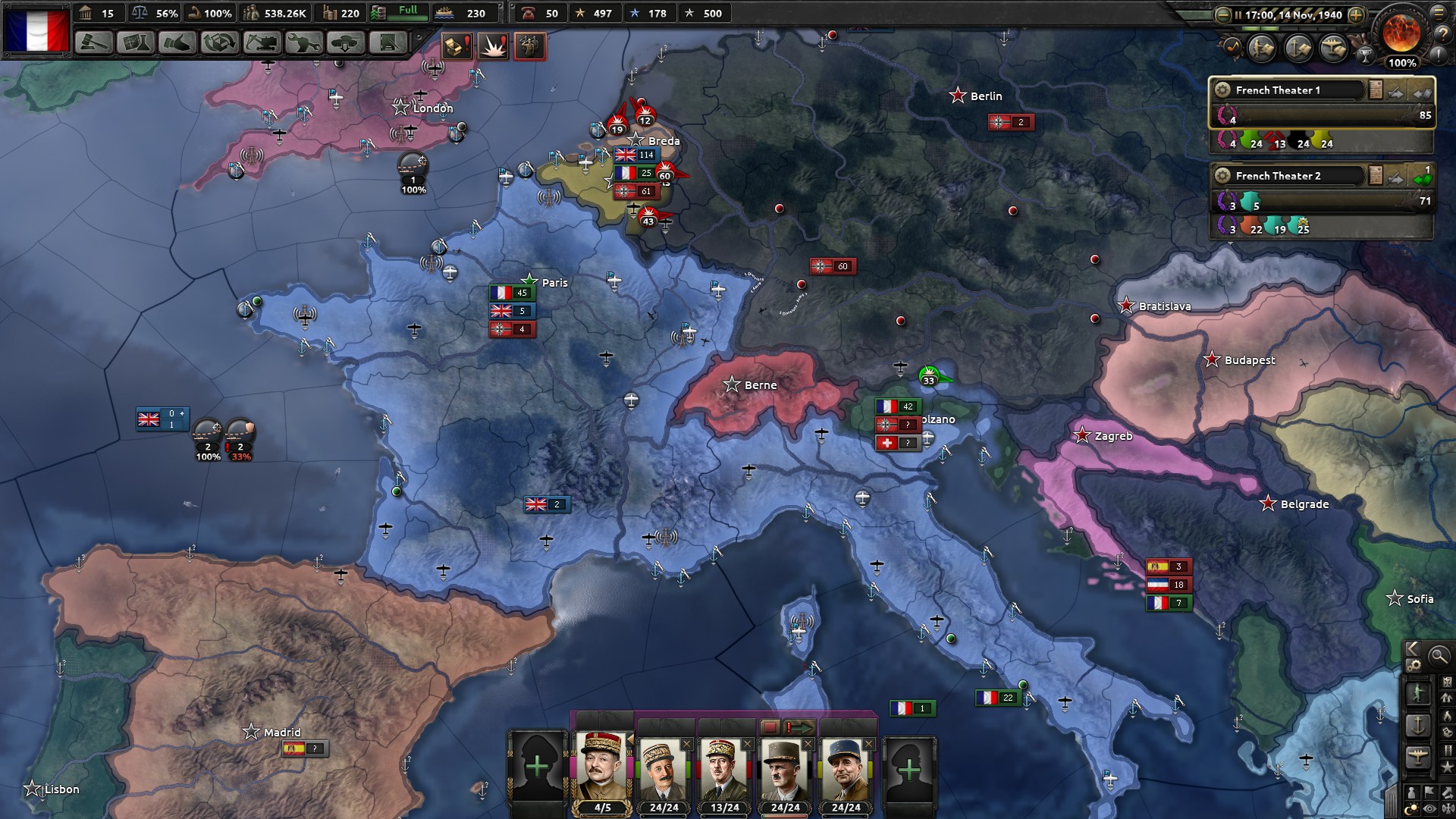
Task: Open French Theater 2 theater details sheet
Action: [x=1375, y=177]
